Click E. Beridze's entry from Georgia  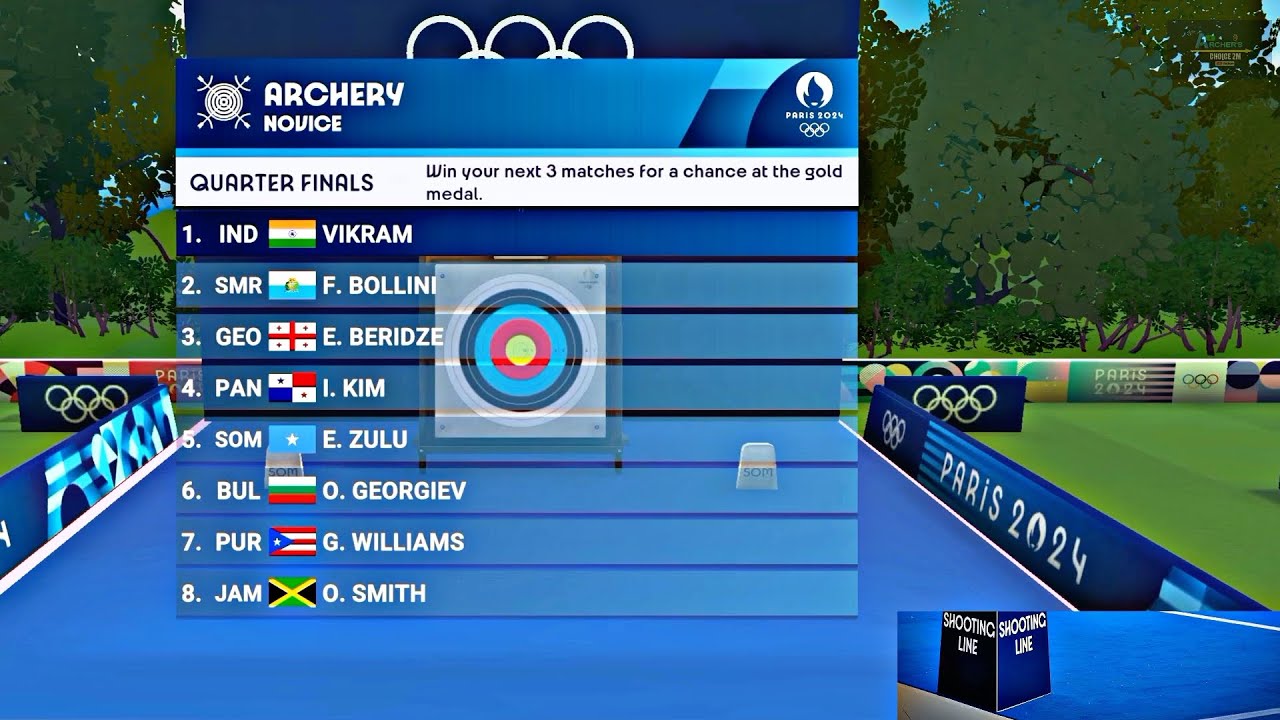(x=516, y=337)
